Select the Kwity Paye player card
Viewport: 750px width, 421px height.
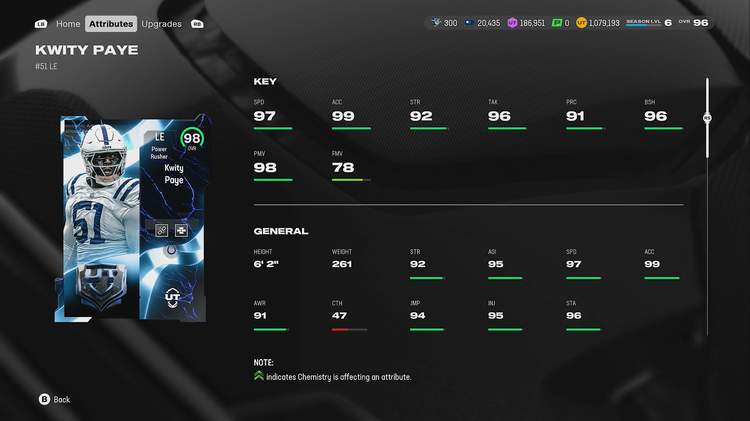point(132,219)
